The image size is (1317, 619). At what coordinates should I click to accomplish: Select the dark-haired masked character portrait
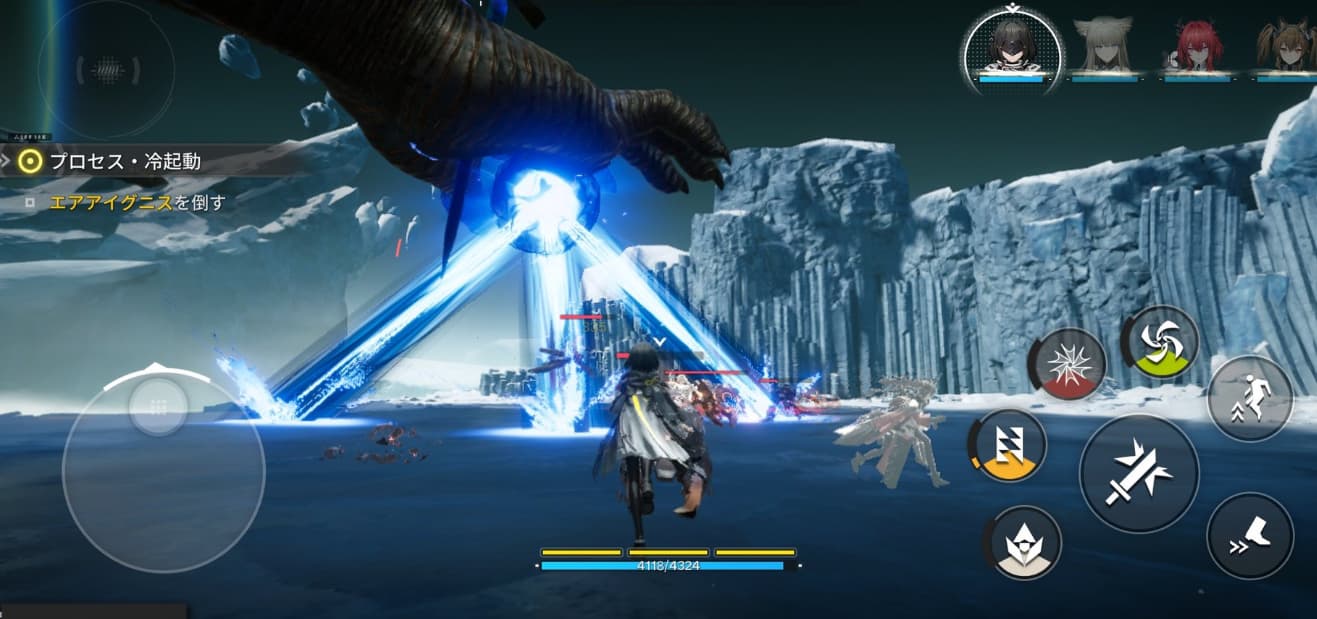point(1011,47)
